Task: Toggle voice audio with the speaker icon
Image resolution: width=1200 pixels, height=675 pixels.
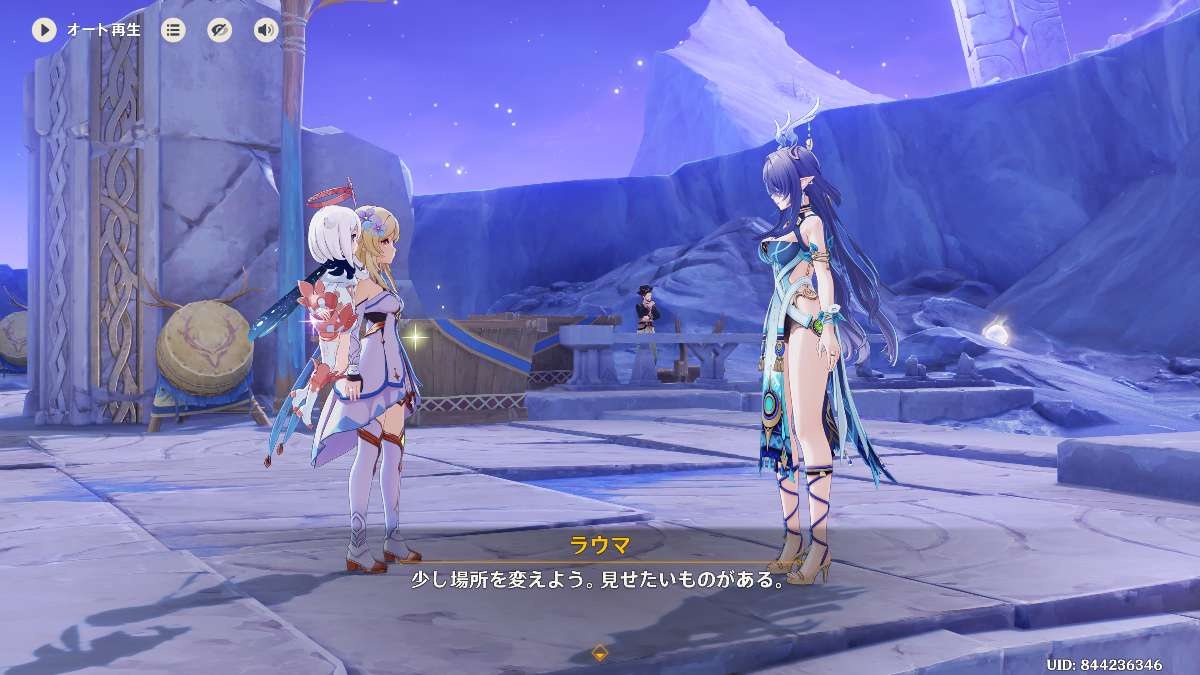Action: (x=265, y=30)
